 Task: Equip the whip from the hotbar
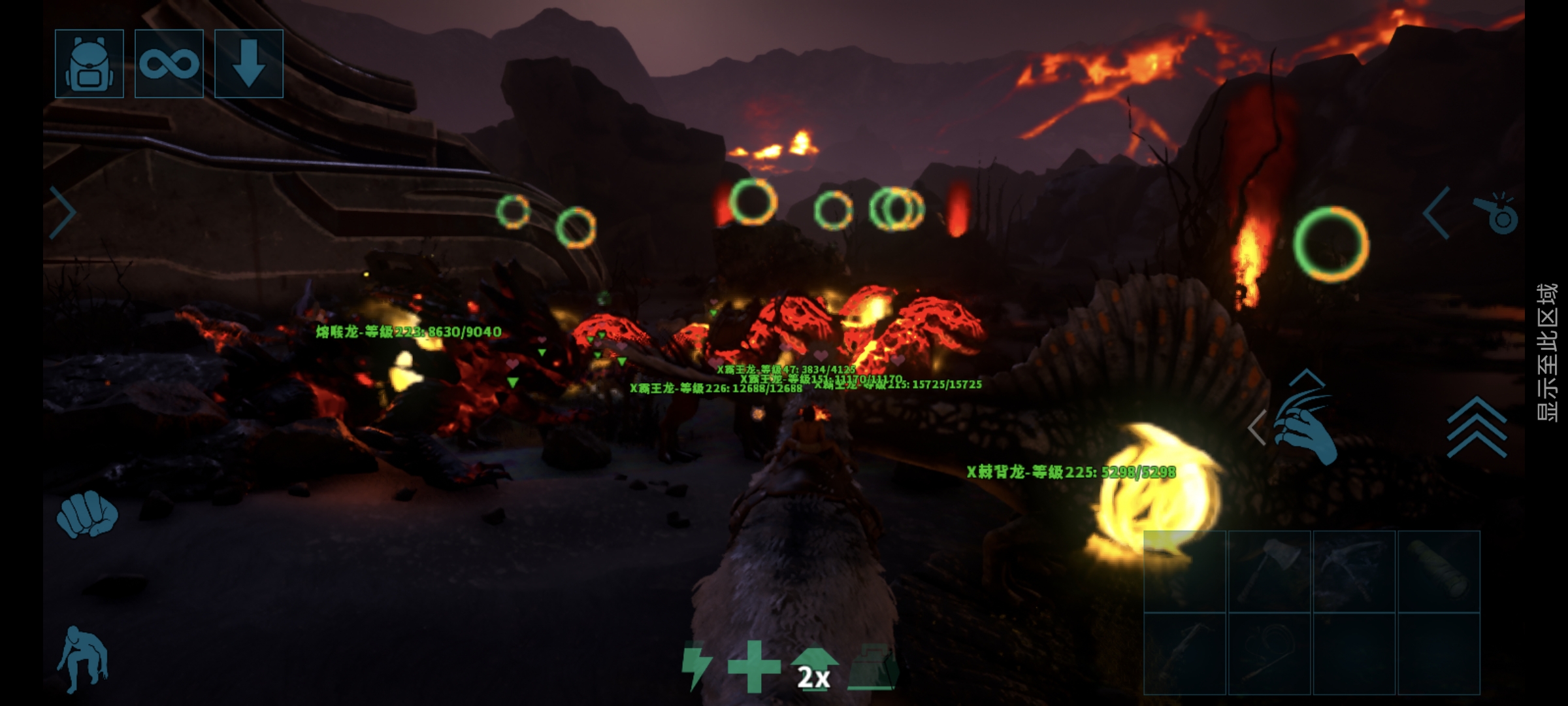pyautogui.click(x=1269, y=654)
